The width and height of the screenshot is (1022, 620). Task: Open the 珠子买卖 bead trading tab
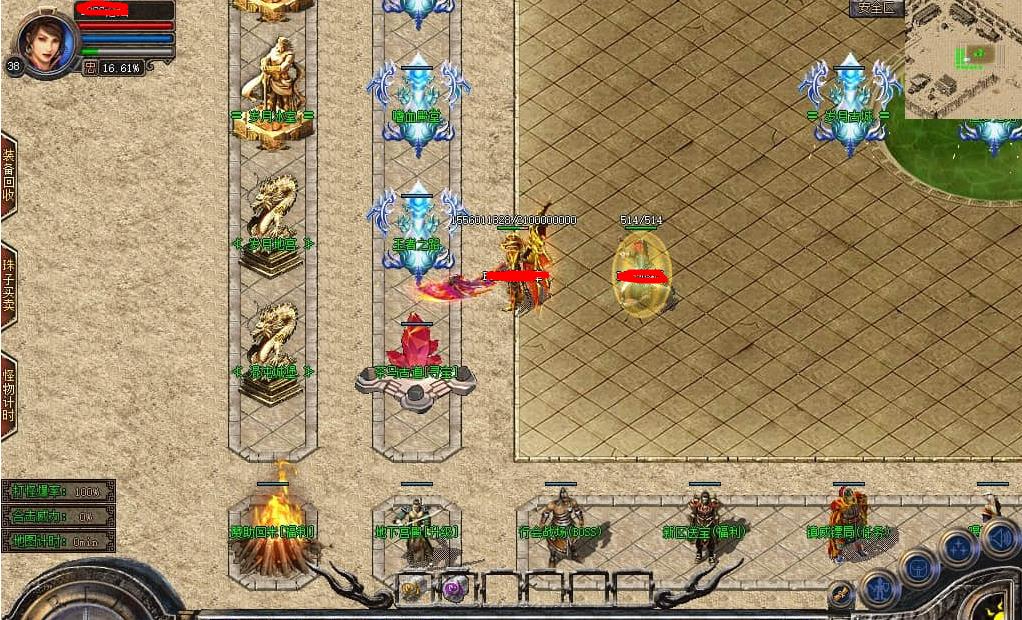8,286
